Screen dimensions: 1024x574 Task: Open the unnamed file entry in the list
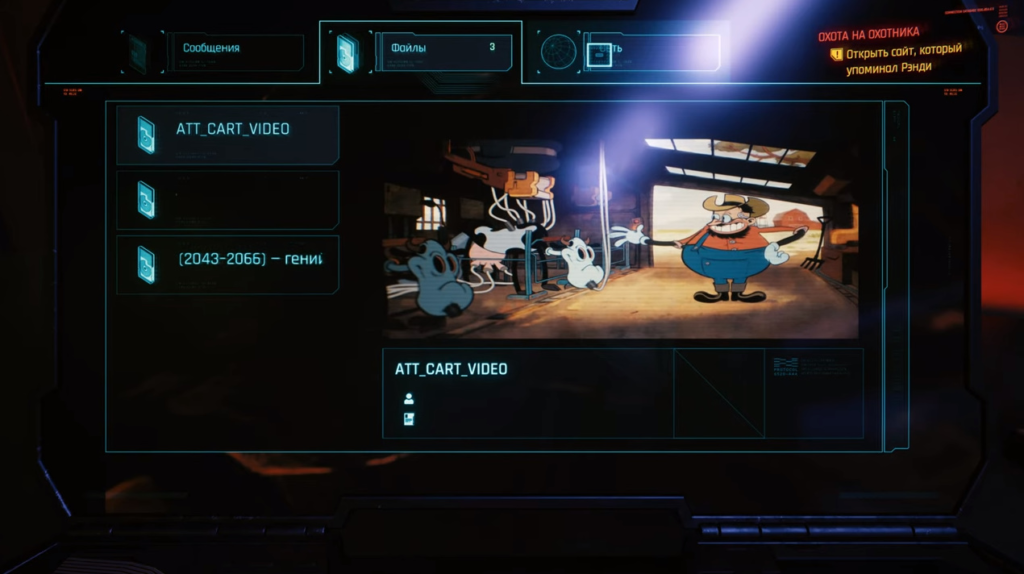228,200
